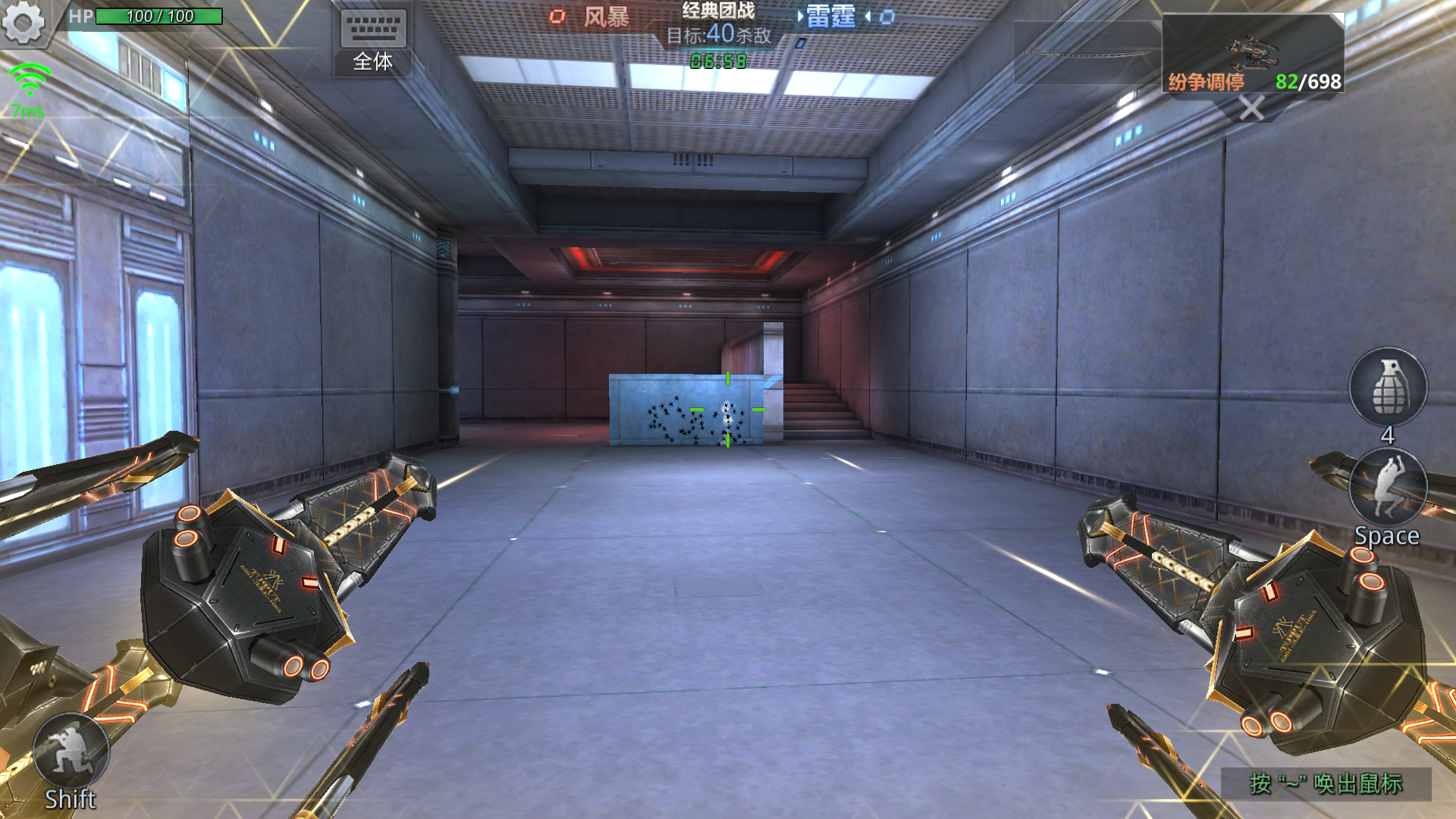Close the weapon panel with the X
This screenshot has width=1456, height=819.
[x=1251, y=108]
